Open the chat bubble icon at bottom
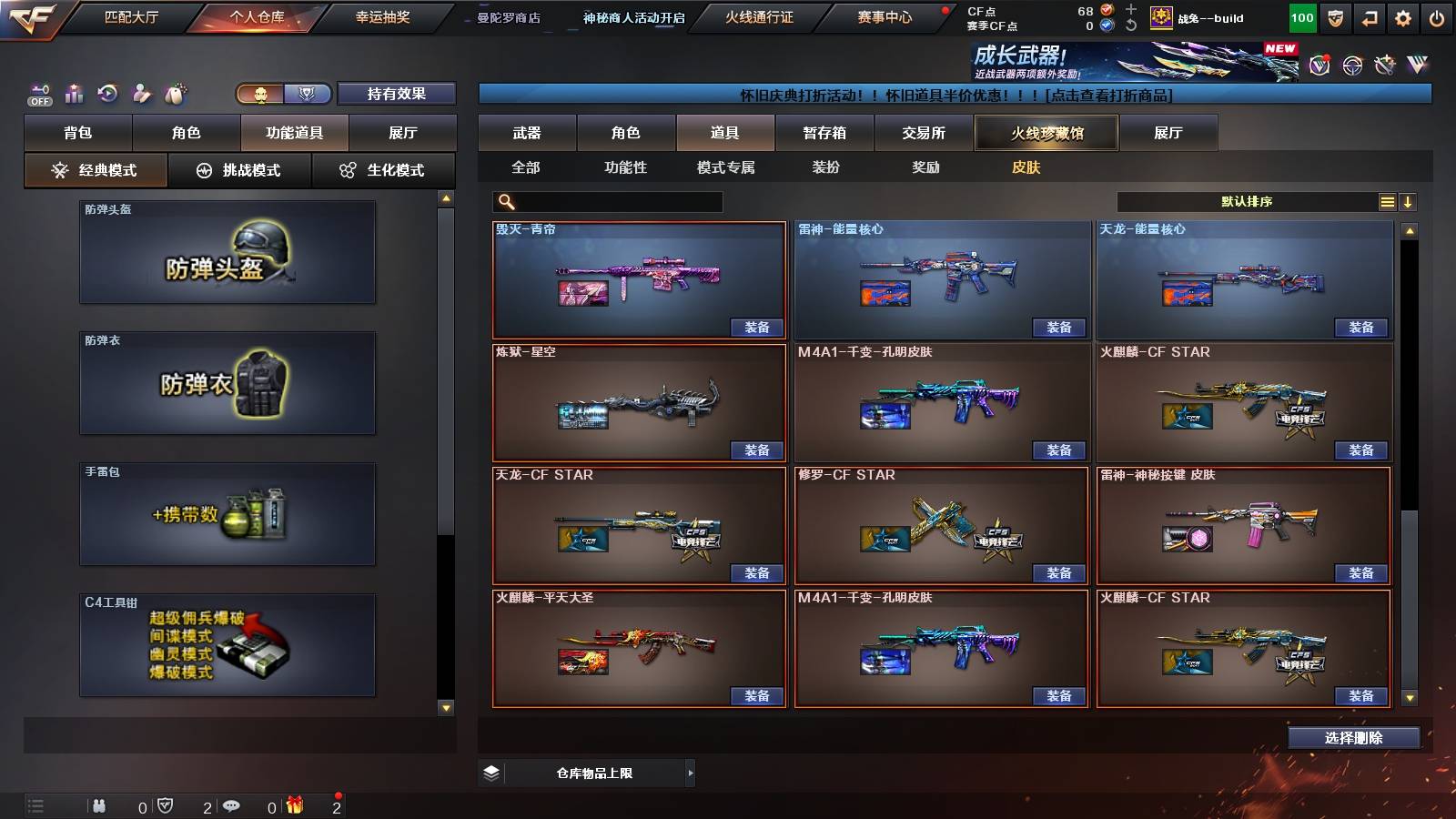This screenshot has width=1456, height=819. click(232, 805)
